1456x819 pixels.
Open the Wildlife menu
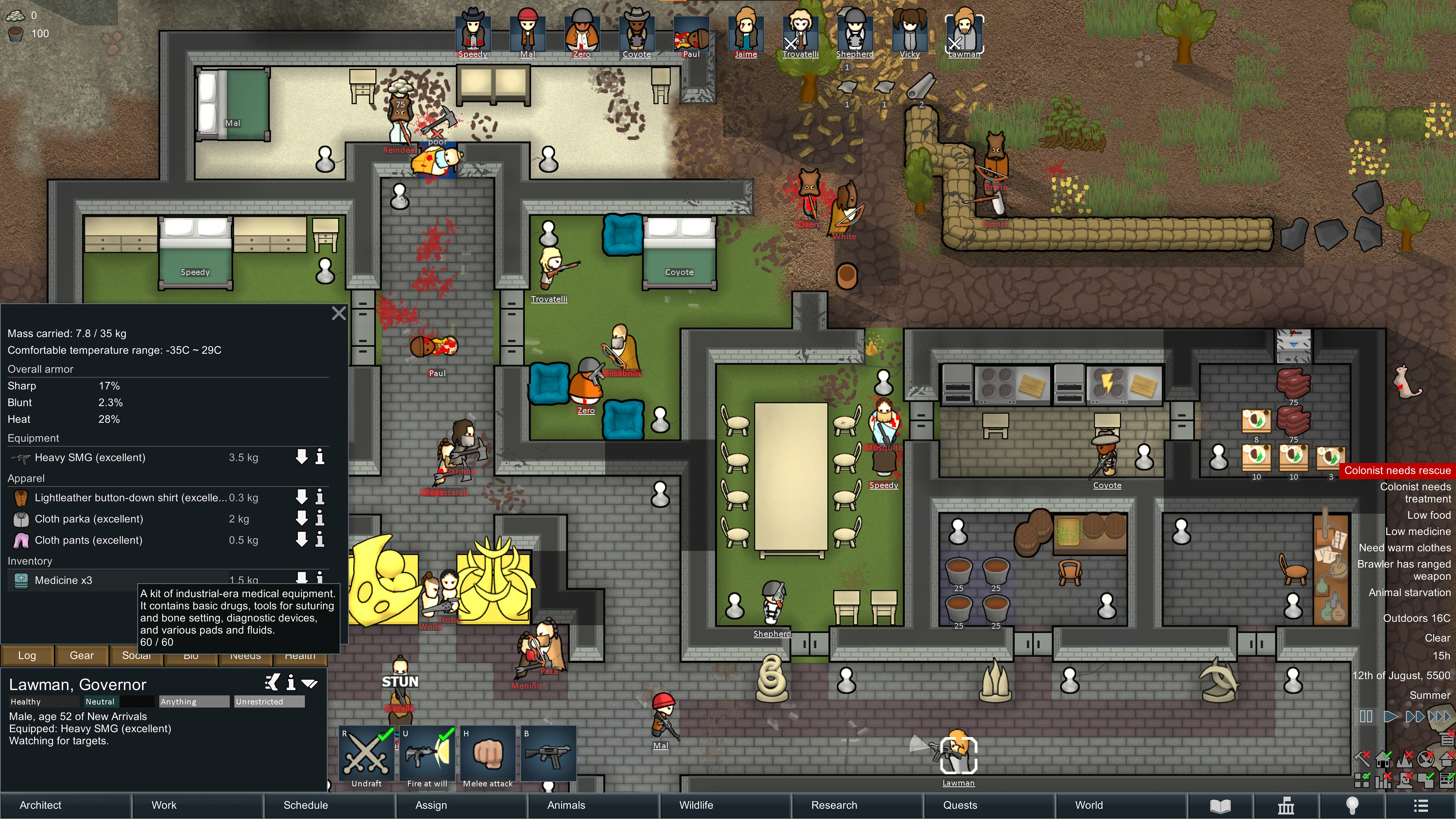pyautogui.click(x=696, y=805)
